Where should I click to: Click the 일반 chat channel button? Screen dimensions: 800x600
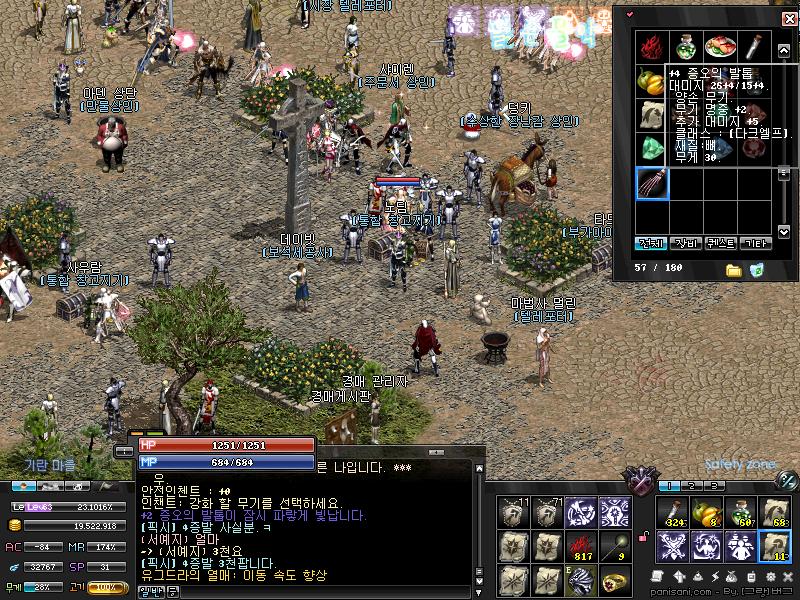[x=150, y=593]
